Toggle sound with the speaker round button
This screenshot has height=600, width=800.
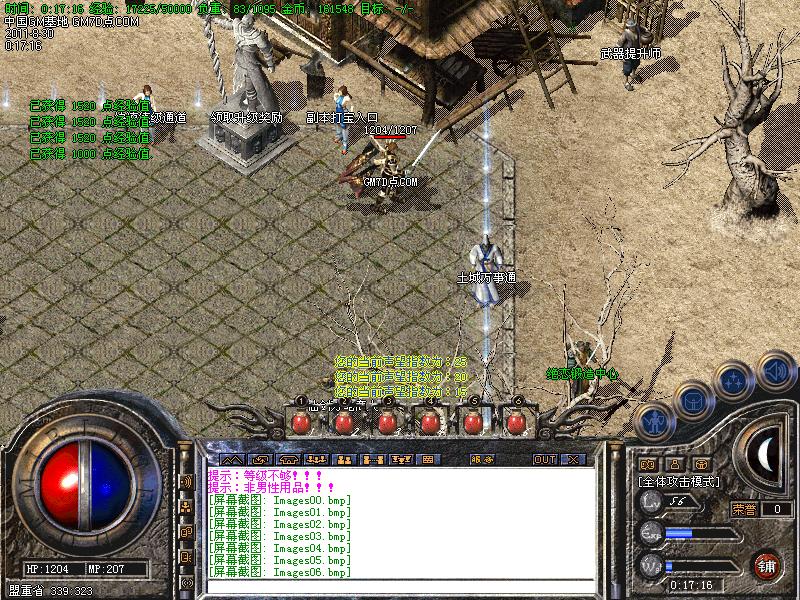click(x=773, y=372)
